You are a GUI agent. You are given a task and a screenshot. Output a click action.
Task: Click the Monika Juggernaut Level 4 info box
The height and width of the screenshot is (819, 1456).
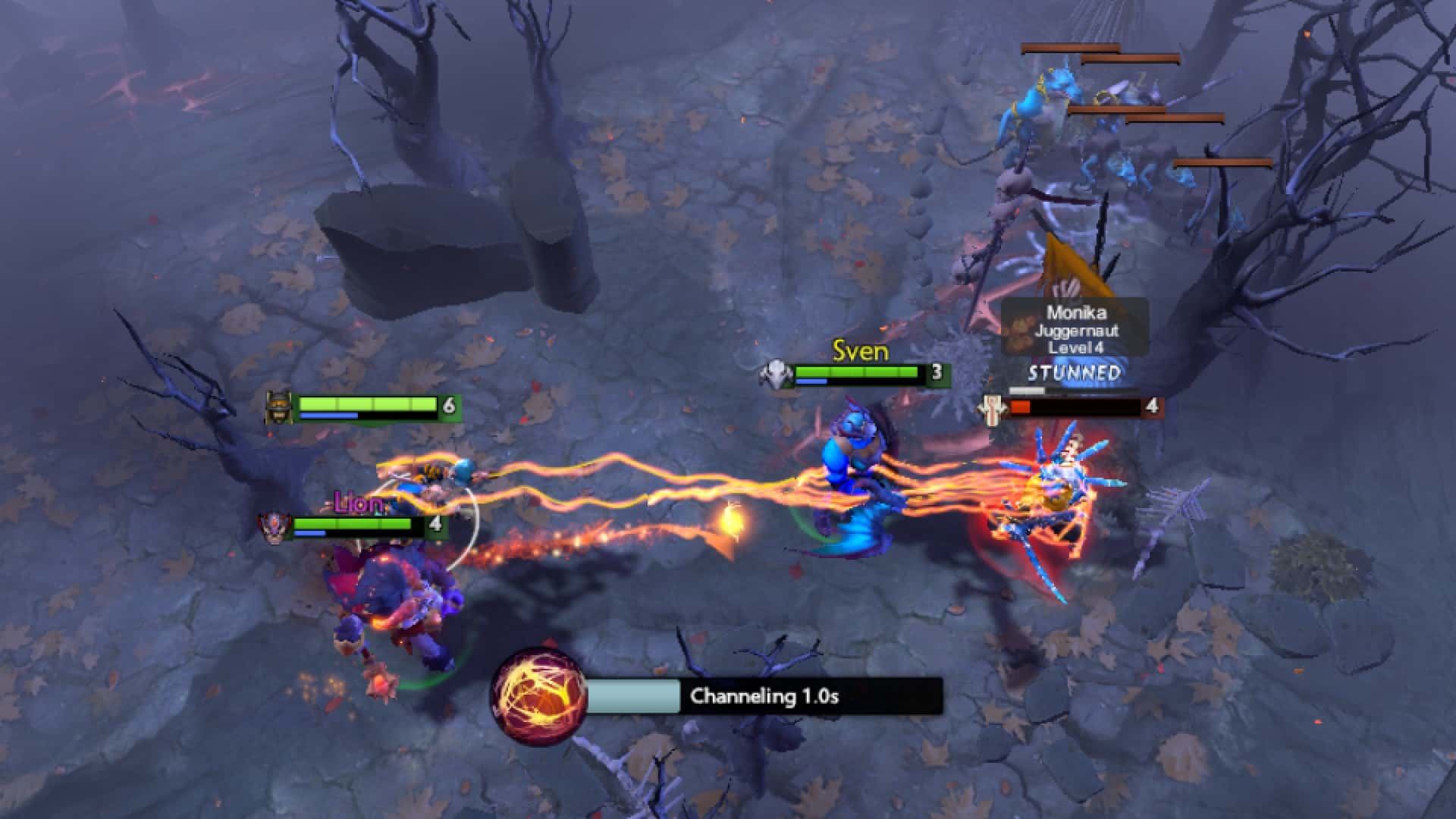[1076, 329]
